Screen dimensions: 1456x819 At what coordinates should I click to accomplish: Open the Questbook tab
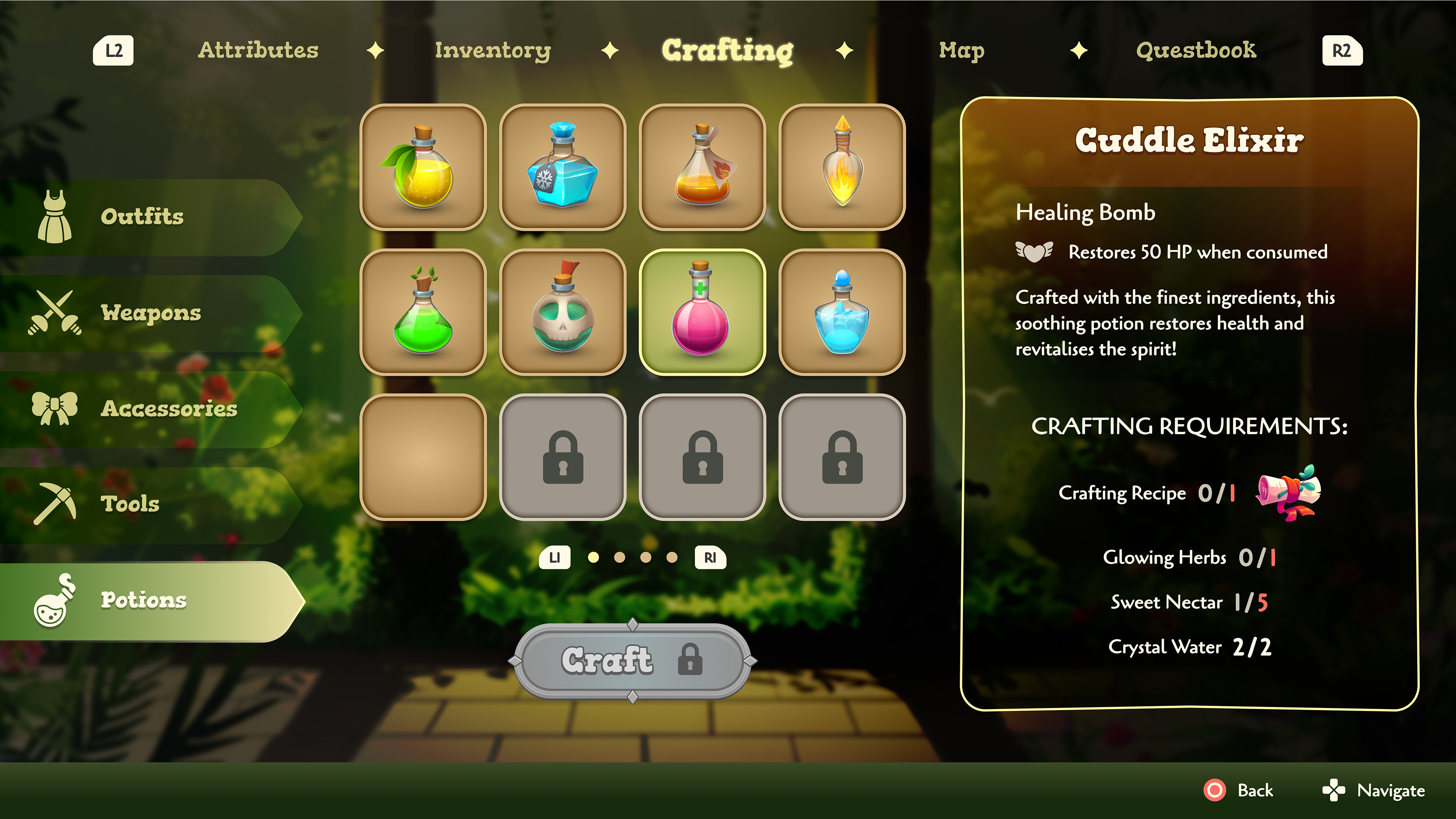tap(1196, 50)
